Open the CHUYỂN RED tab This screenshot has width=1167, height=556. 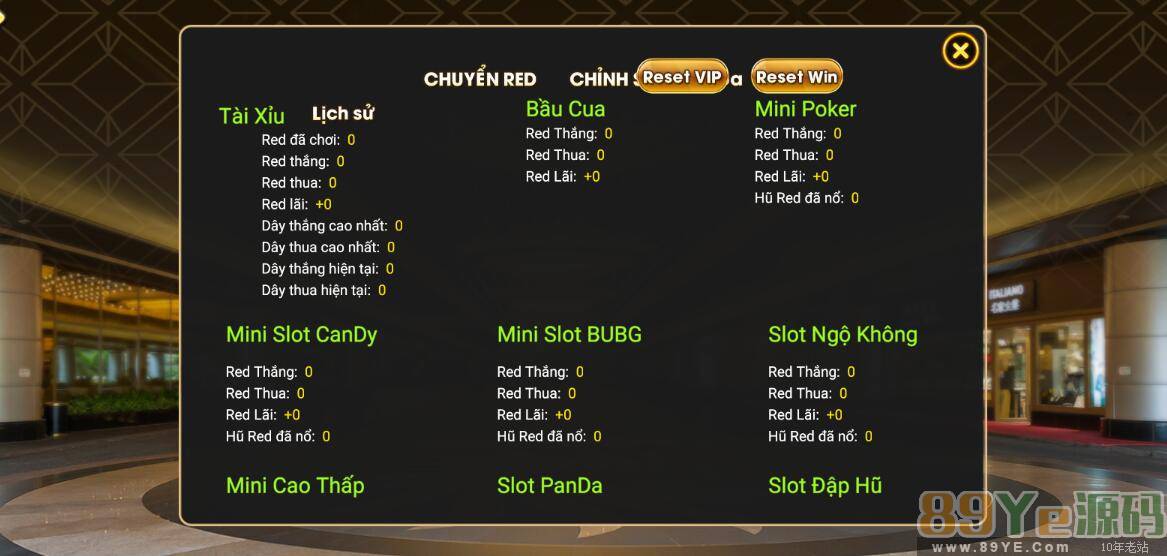point(480,80)
